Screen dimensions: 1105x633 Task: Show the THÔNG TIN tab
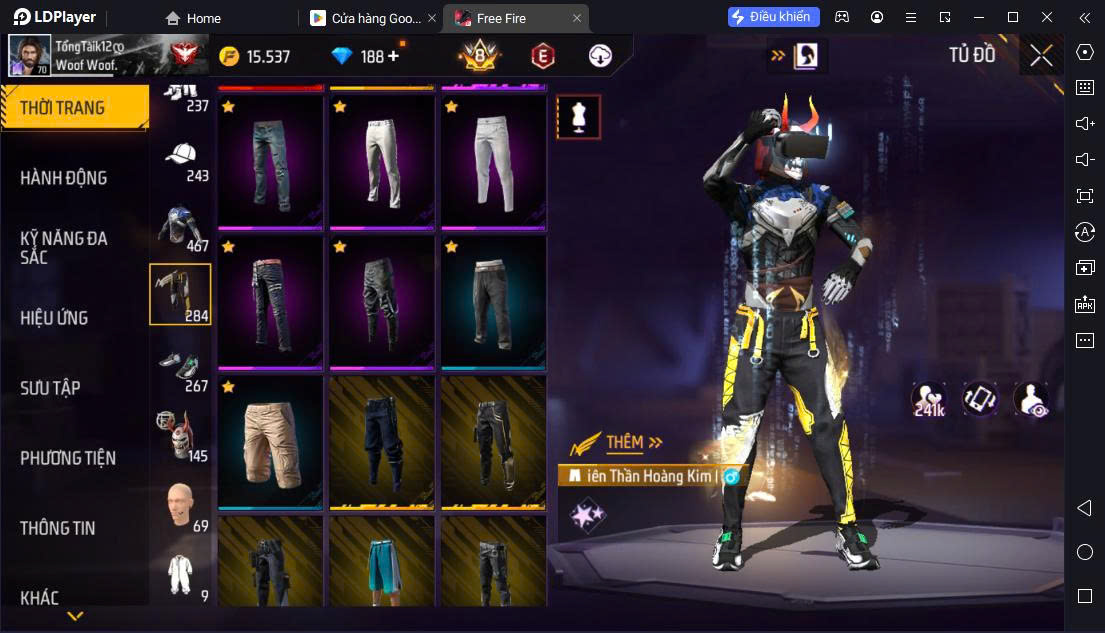pos(58,528)
